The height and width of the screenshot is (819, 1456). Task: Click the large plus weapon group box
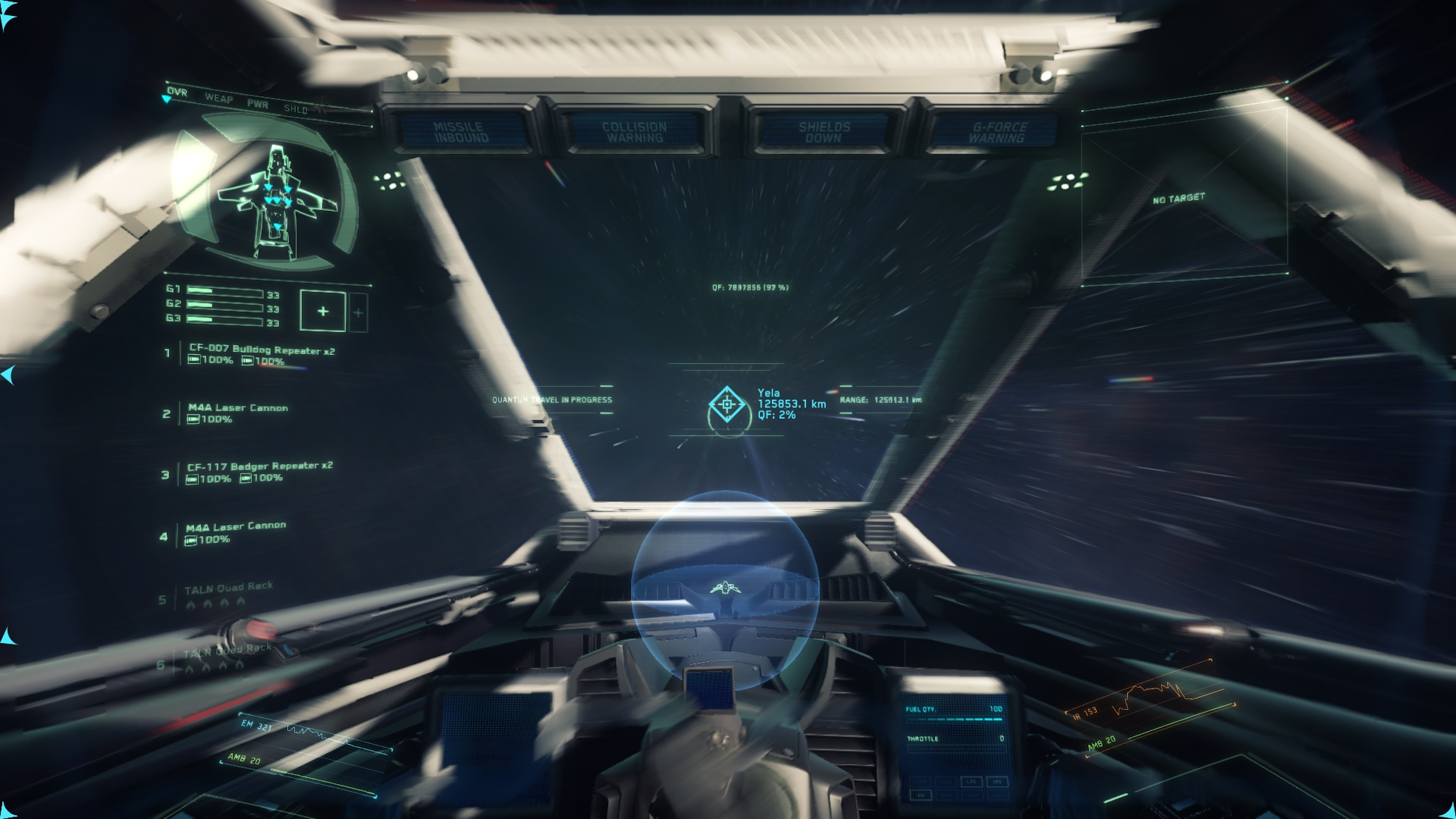coord(322,311)
